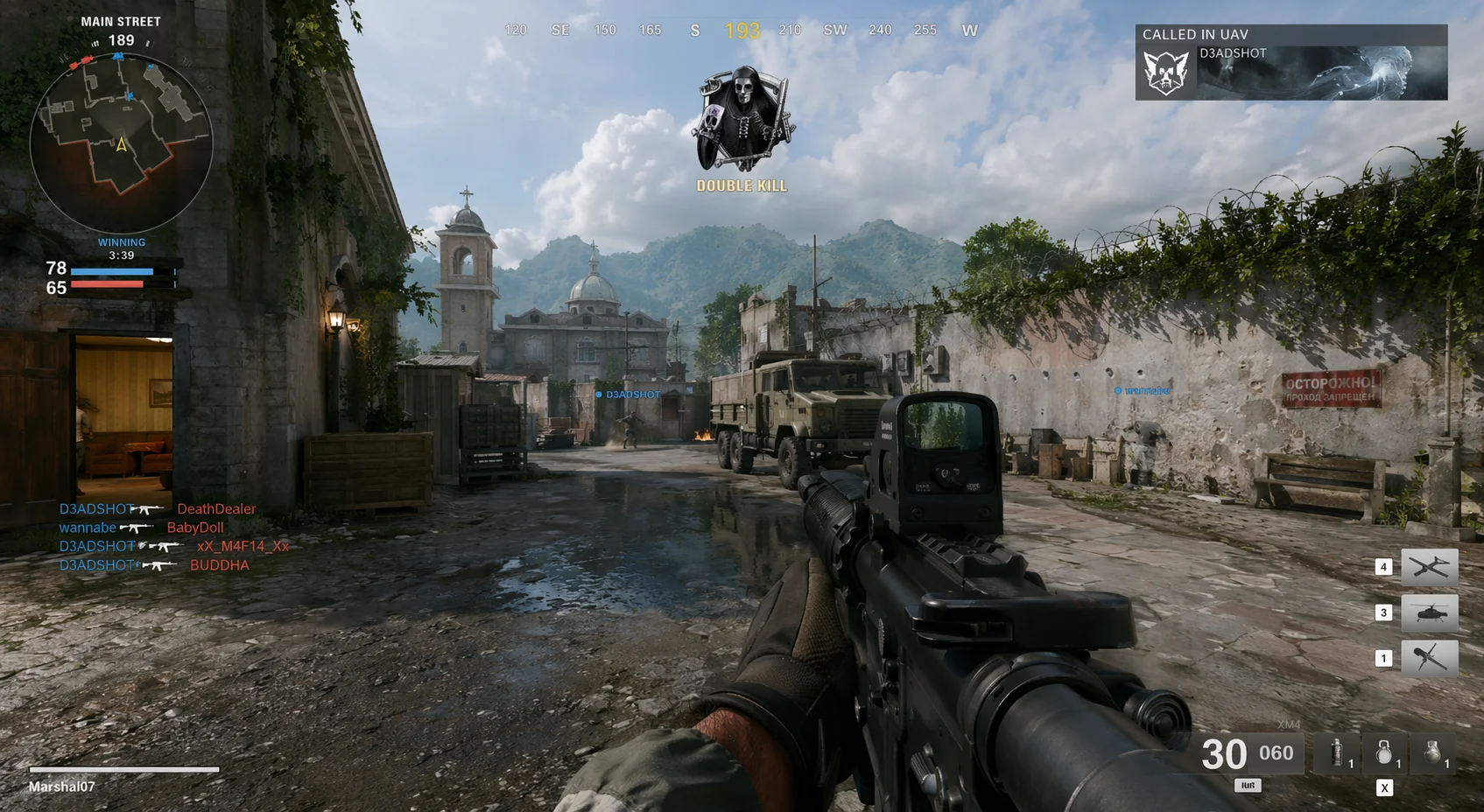This screenshot has width=1484, height=812.
Task: Click the Called In UAV notification banner
Action: tap(1291, 62)
